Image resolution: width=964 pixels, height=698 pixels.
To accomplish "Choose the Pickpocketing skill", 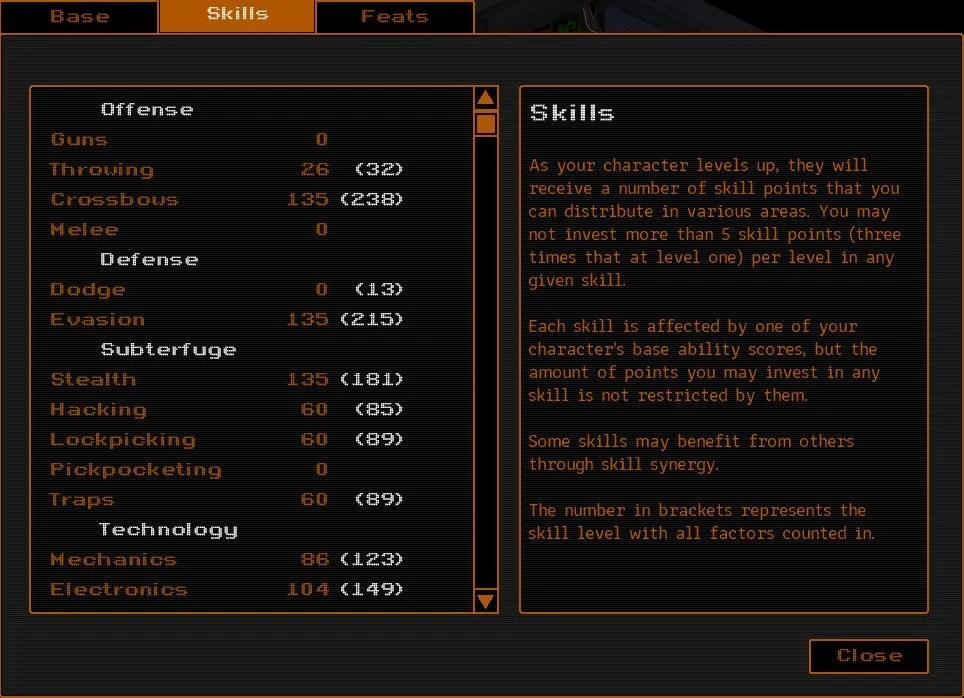I will [135, 470].
